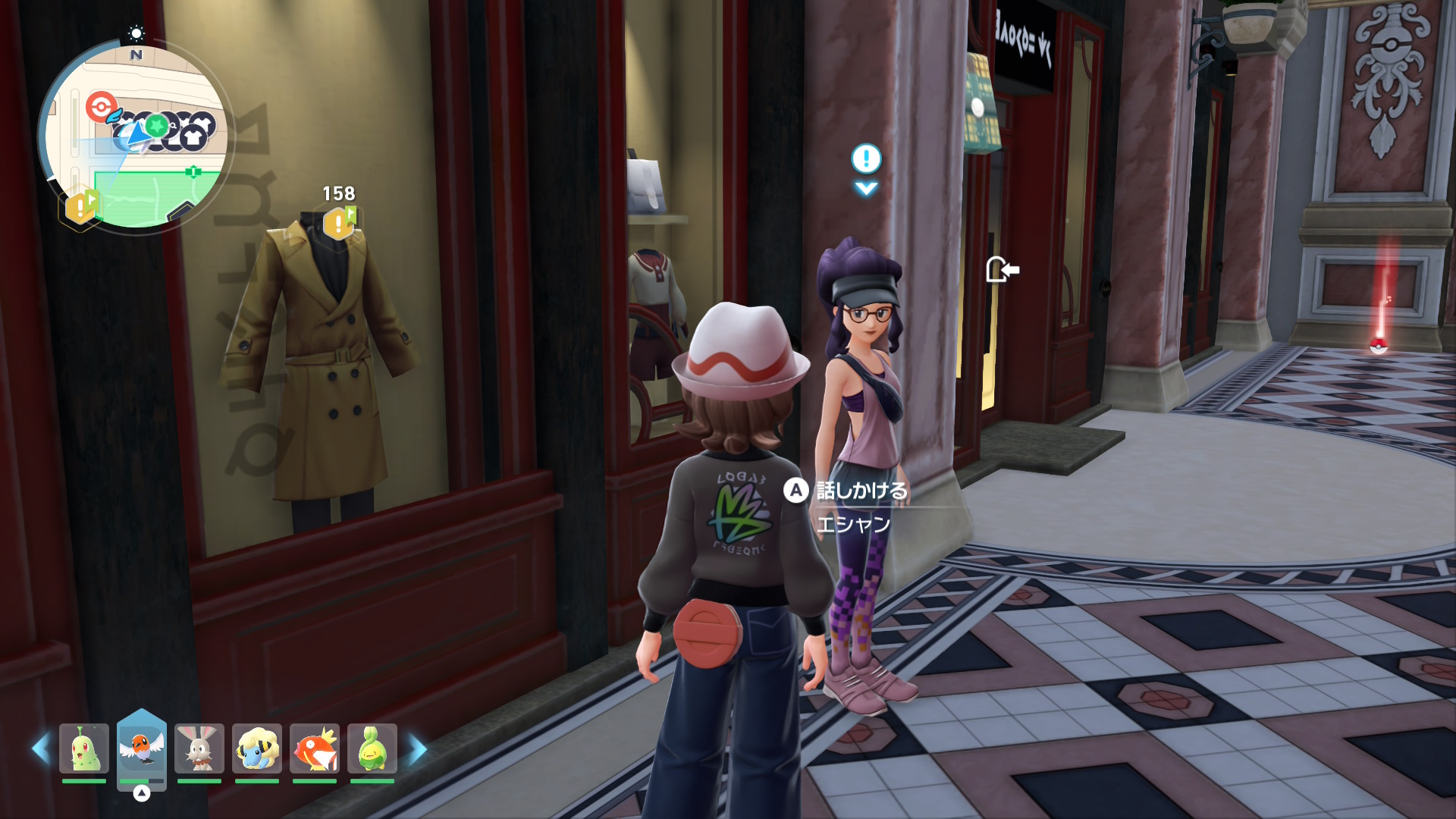Image resolution: width=1456 pixels, height=819 pixels.
Task: Select the red Pokémon Center marker on the minimap
Action: click(101, 106)
